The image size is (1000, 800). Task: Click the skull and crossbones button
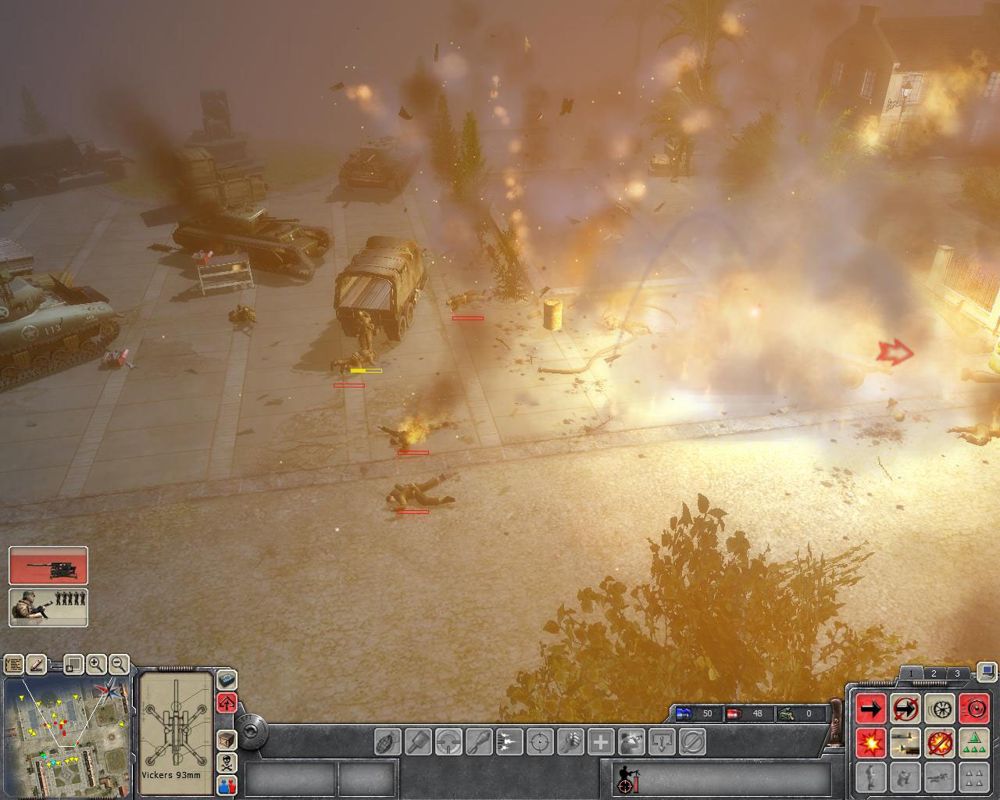[227, 762]
